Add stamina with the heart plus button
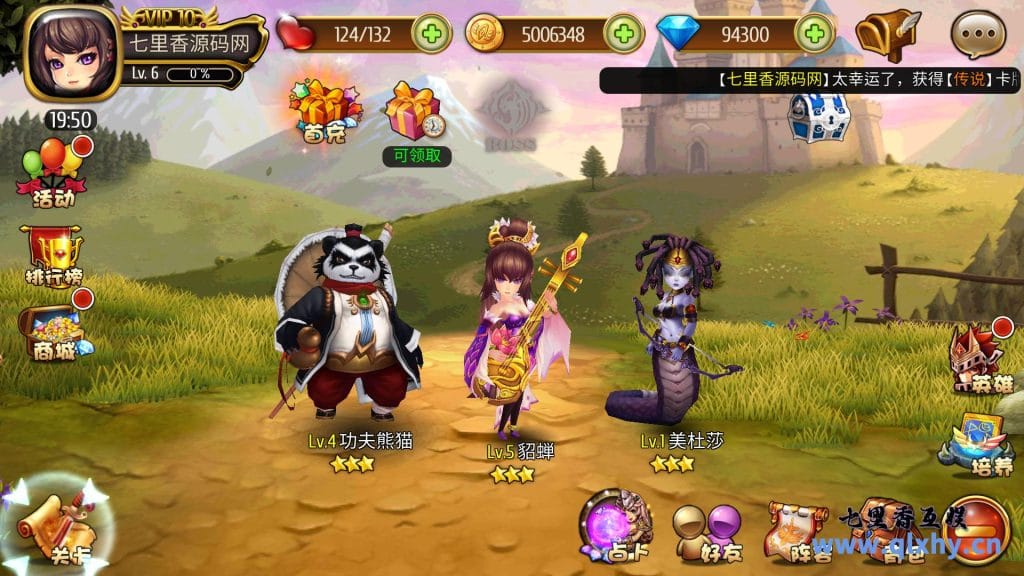This screenshot has height=576, width=1024. pyautogui.click(x=432, y=34)
